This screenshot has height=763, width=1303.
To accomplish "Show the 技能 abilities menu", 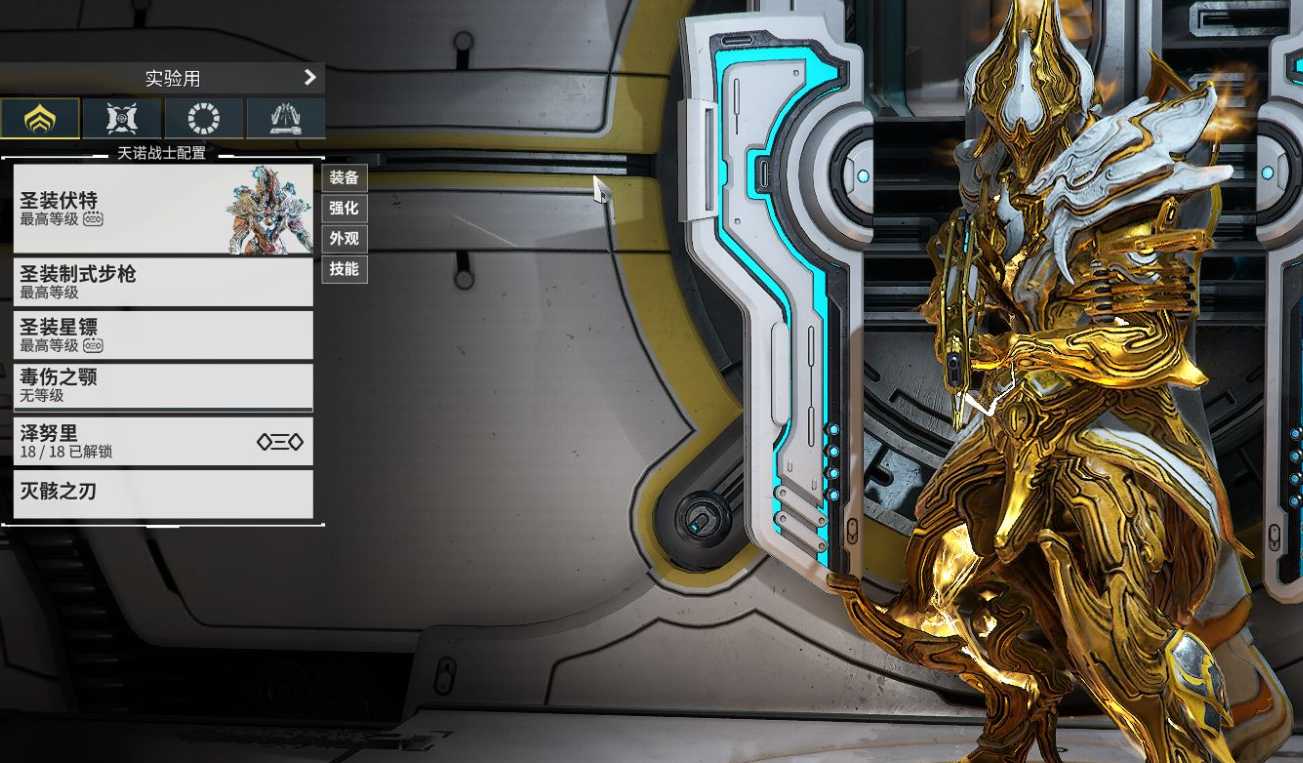I will point(344,269).
